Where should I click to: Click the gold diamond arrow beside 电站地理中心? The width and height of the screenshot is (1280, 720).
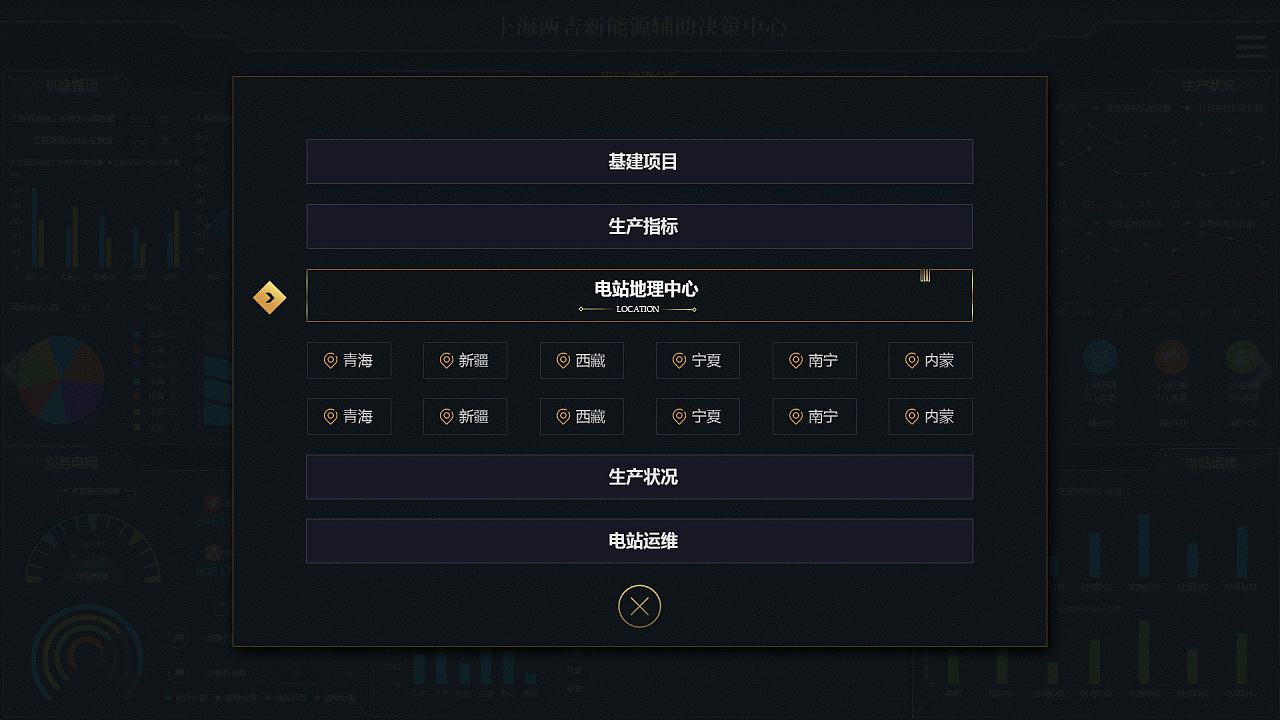[x=269, y=297]
